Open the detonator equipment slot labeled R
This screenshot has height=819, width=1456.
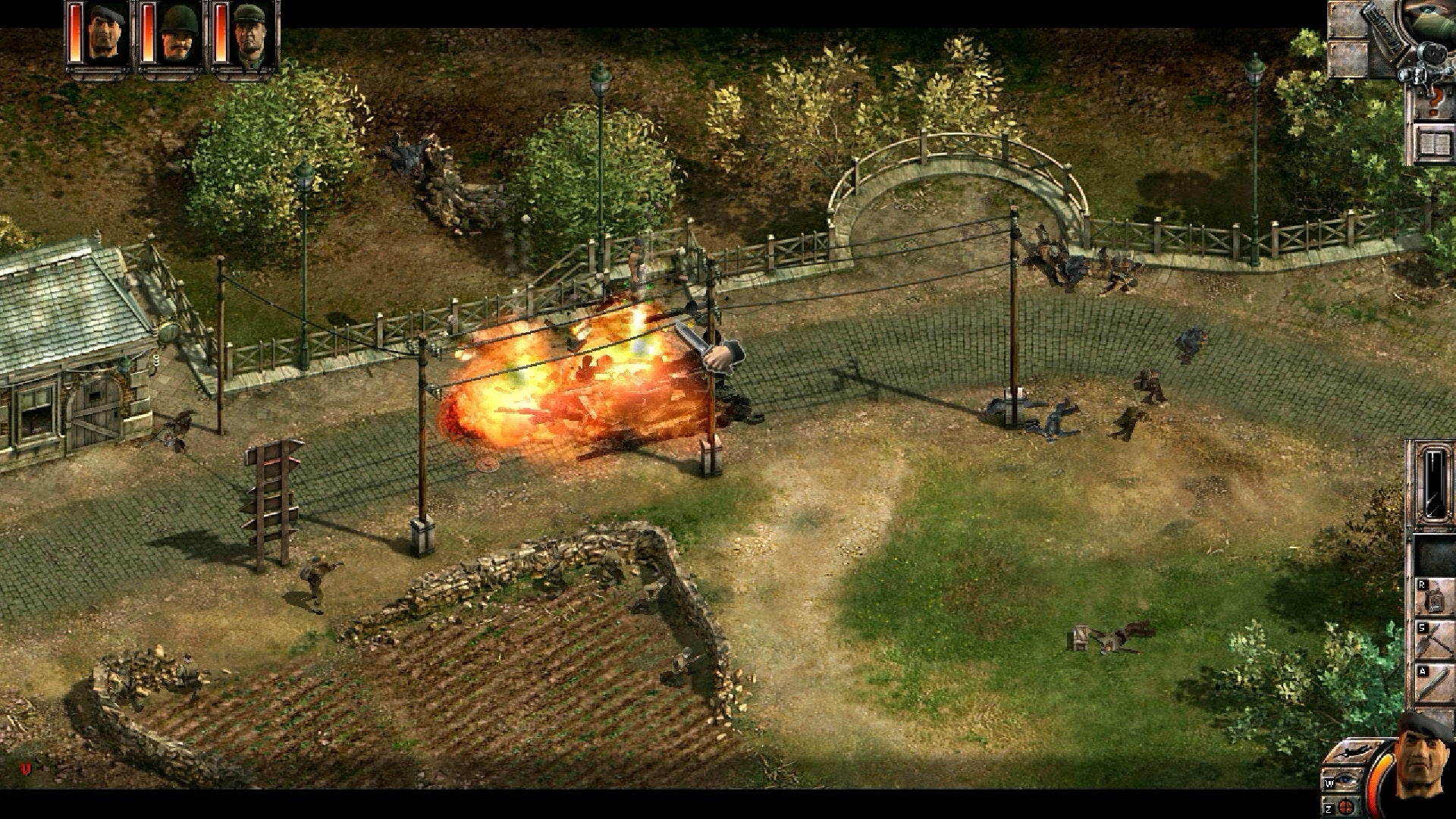point(1434,598)
